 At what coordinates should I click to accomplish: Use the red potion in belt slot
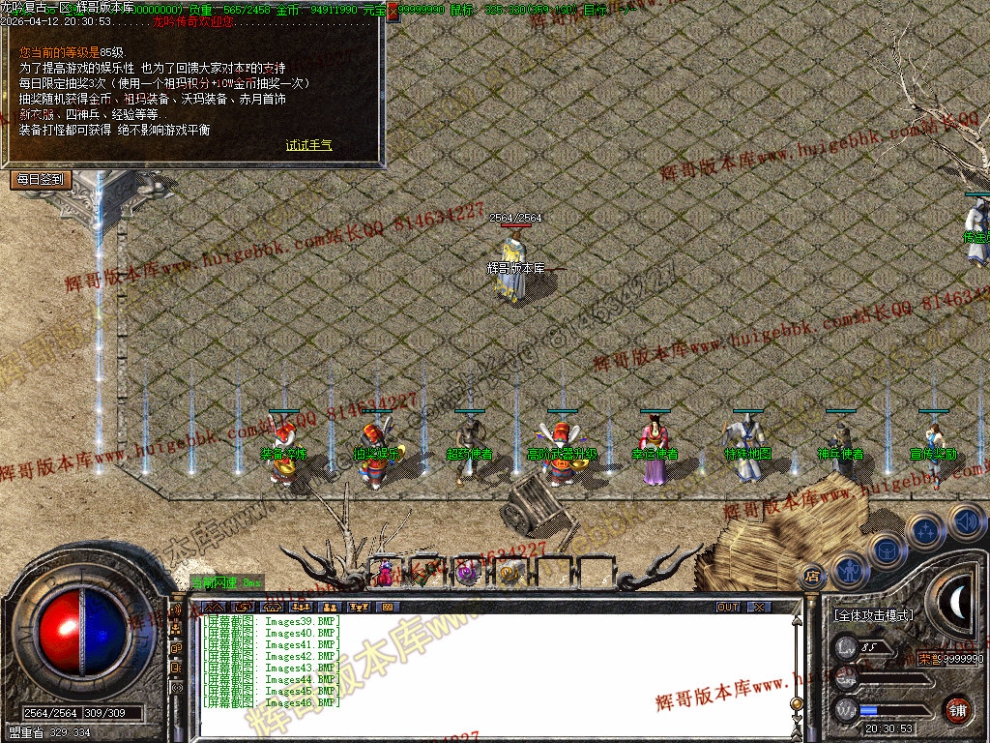tap(385, 574)
